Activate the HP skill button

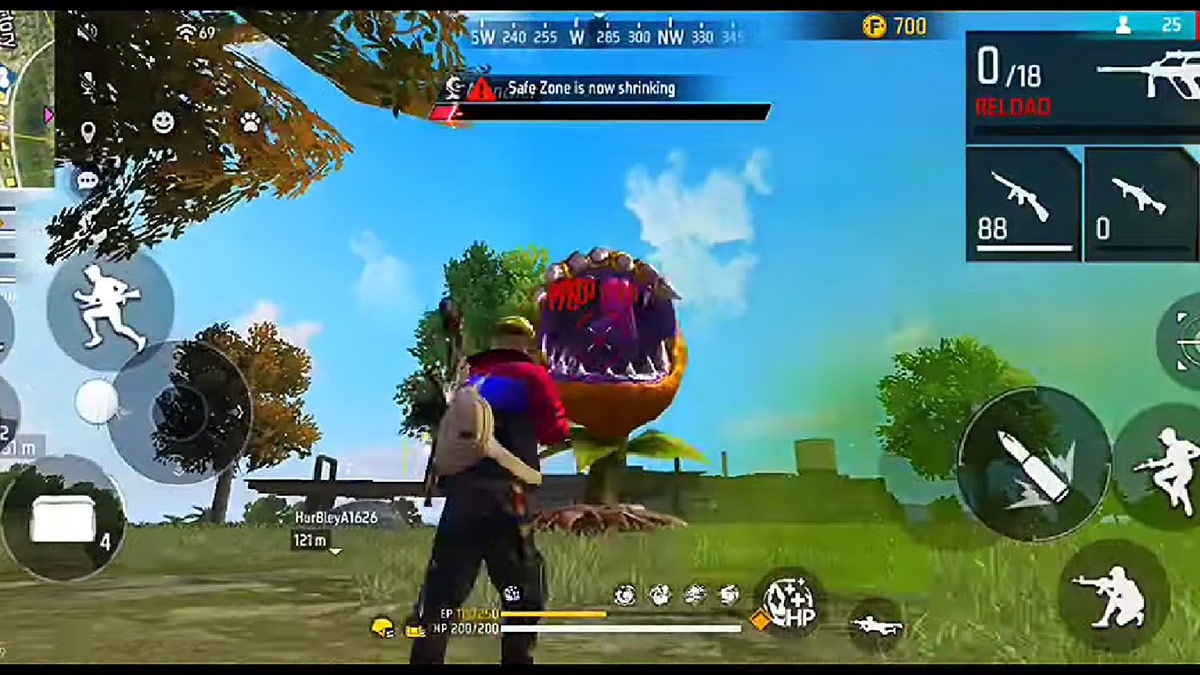pos(787,601)
